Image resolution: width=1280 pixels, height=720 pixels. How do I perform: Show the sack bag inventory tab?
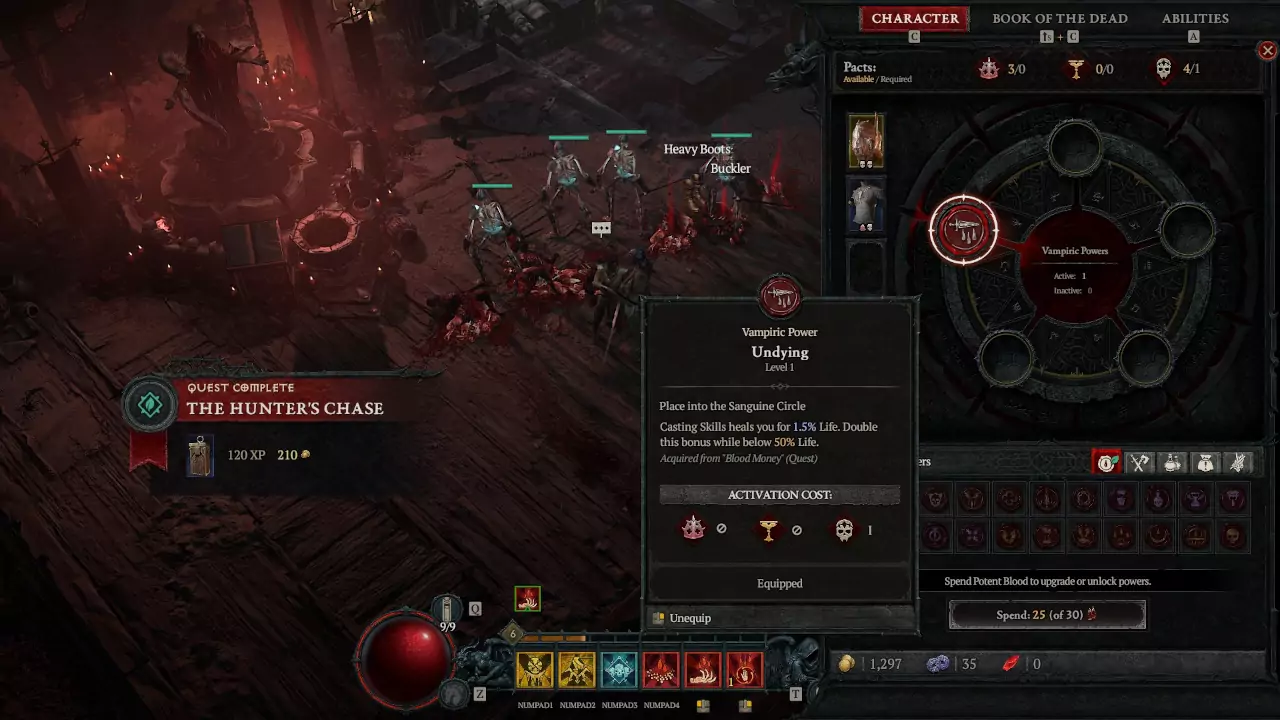tap(1206, 462)
